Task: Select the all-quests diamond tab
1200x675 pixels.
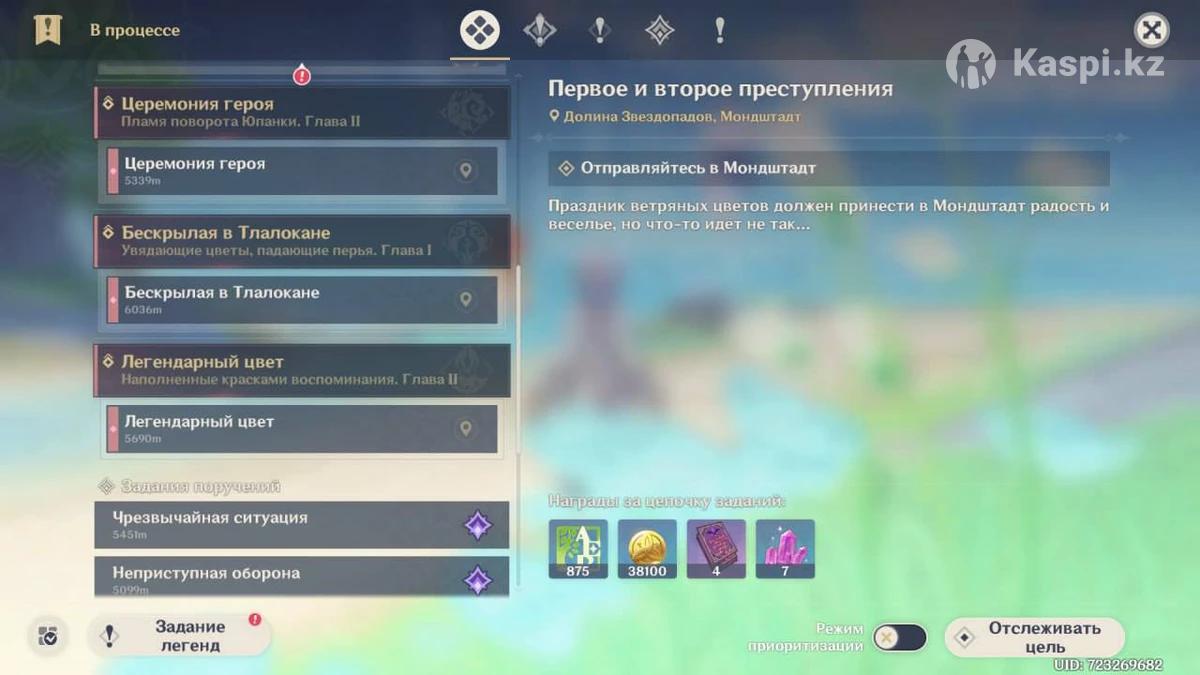Action: click(479, 30)
